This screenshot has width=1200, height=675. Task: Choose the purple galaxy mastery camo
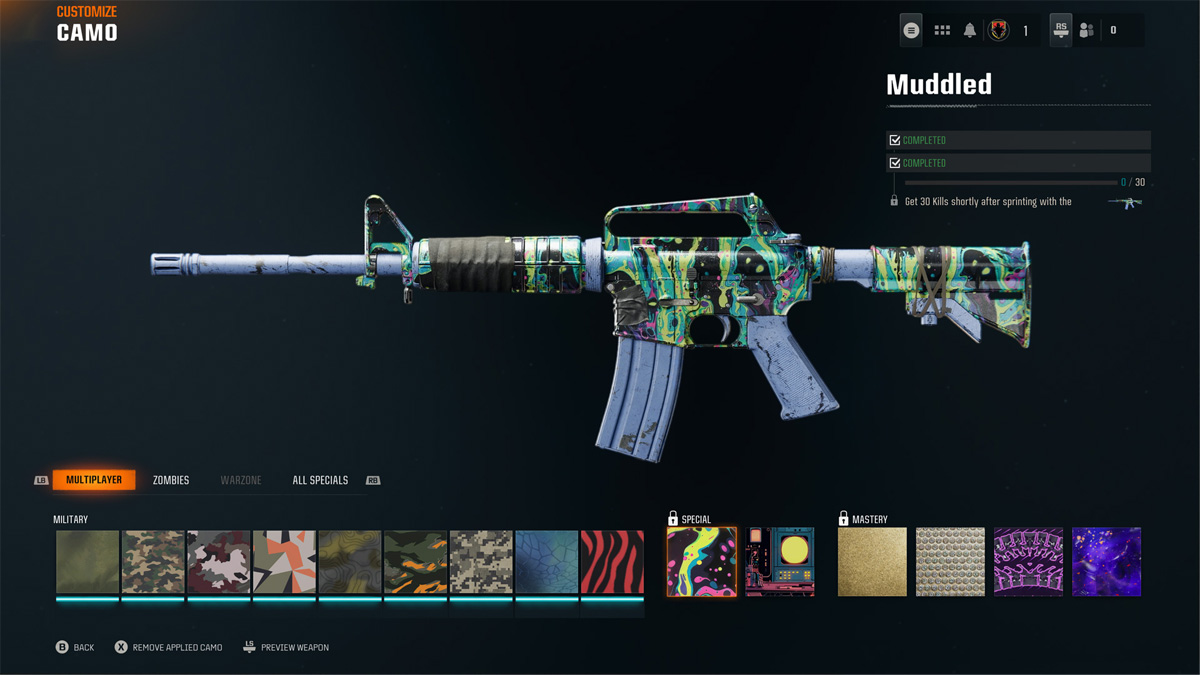pyautogui.click(x=1107, y=562)
